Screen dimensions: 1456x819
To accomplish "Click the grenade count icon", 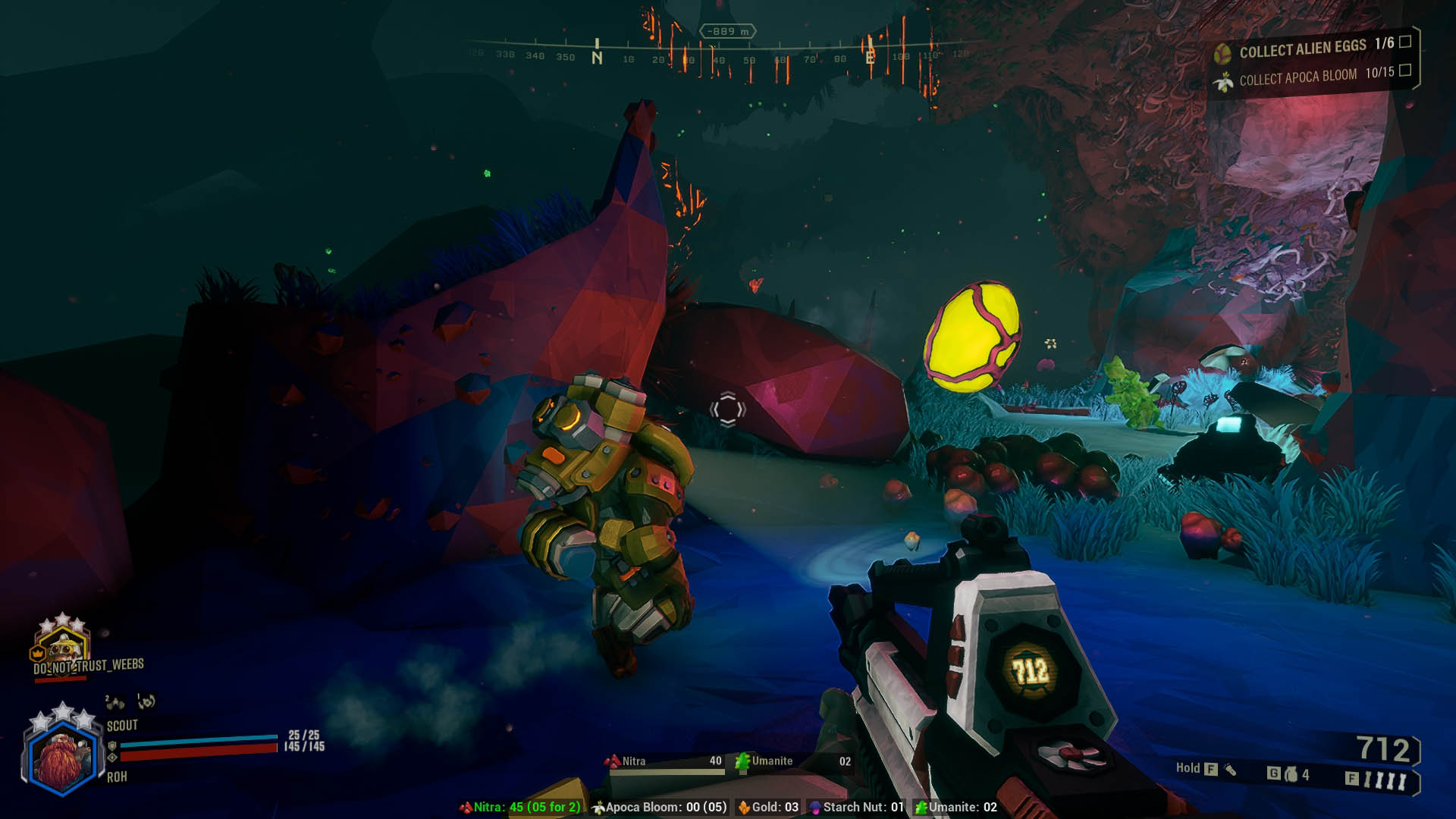I will 1291,774.
